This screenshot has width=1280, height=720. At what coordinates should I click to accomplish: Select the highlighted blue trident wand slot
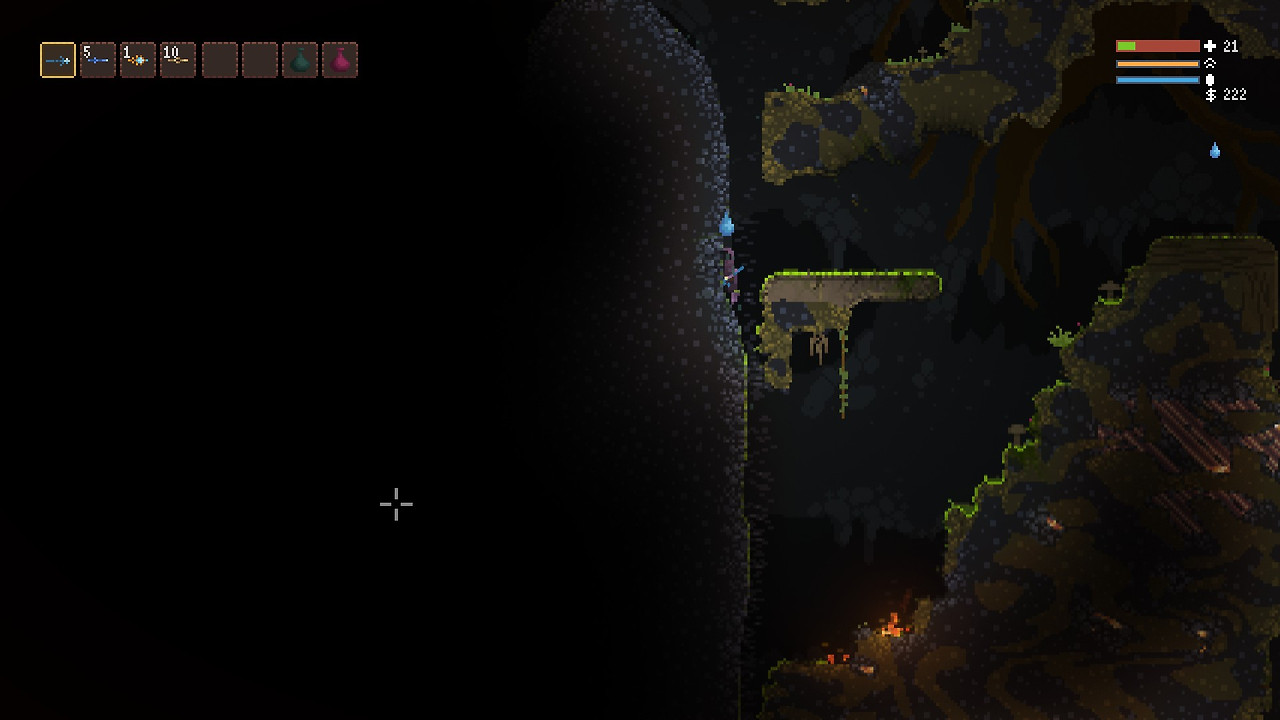coord(58,60)
